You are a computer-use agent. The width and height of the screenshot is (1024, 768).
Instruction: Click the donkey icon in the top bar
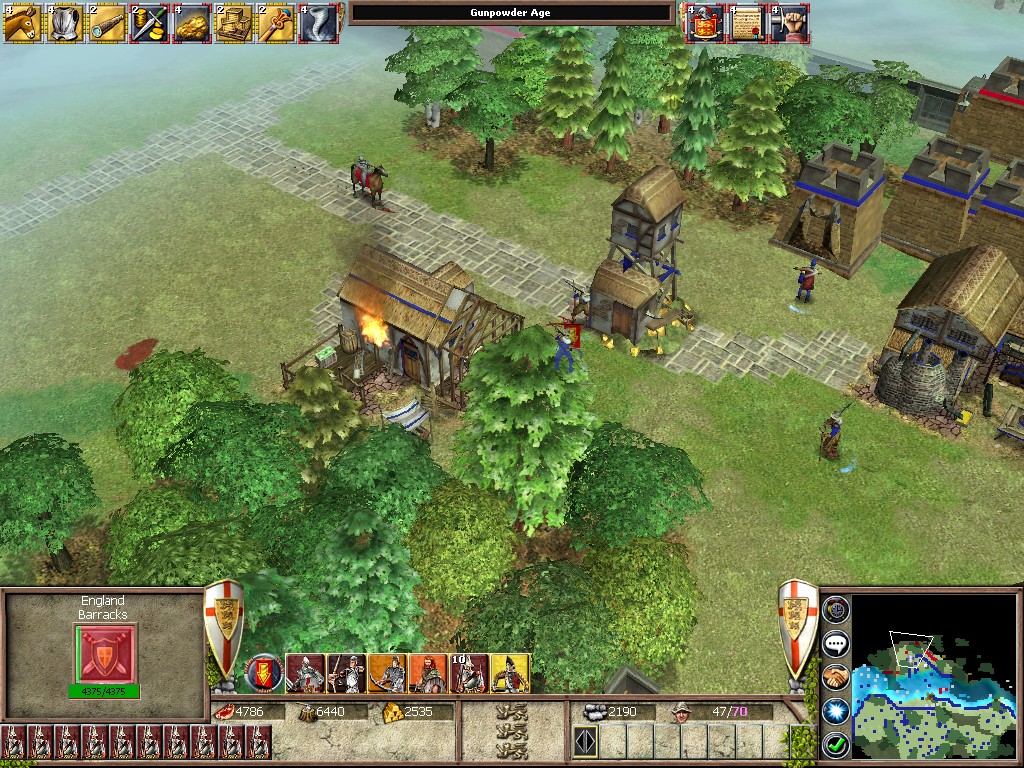point(20,23)
